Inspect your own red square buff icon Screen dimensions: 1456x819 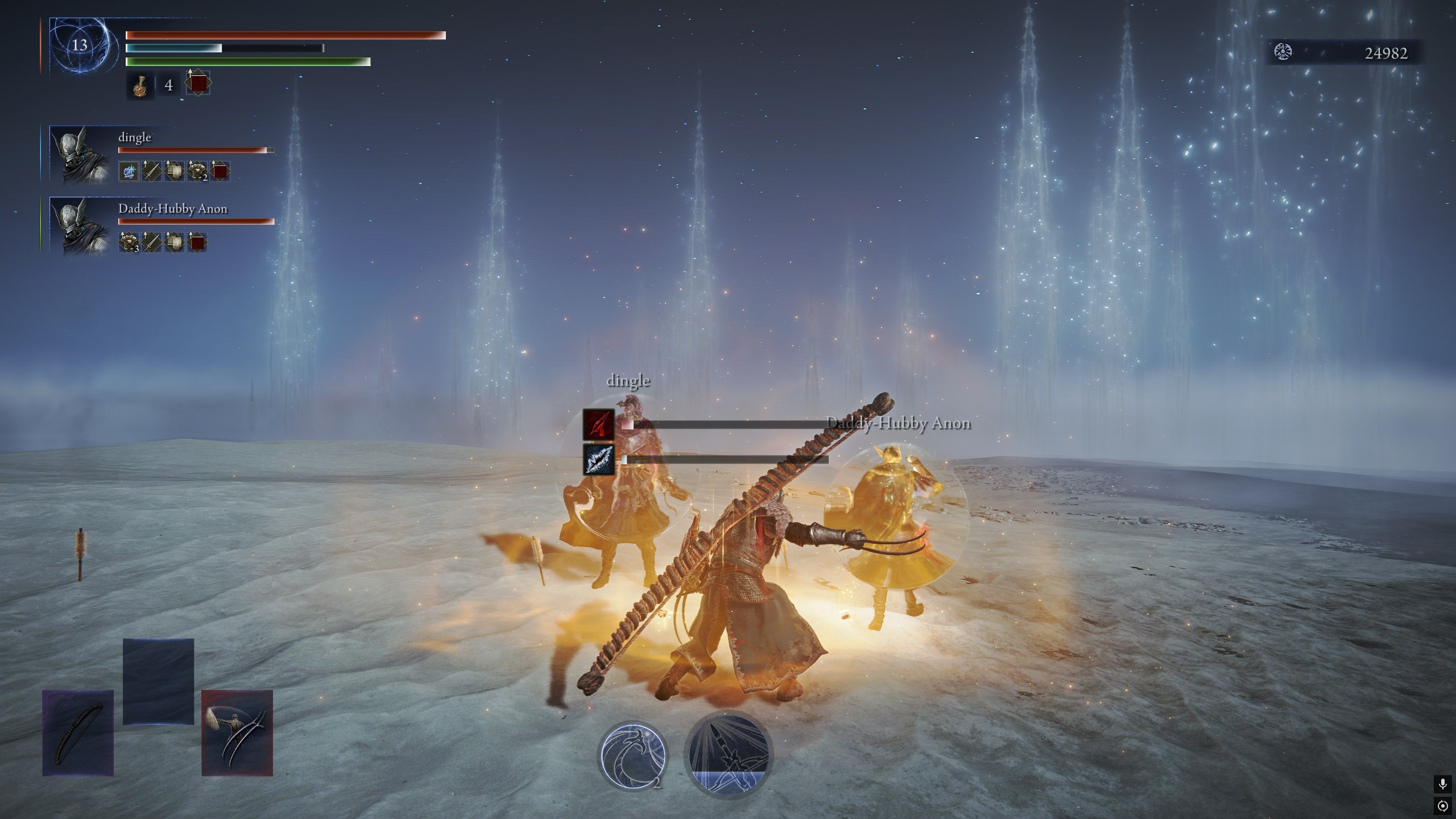[x=197, y=85]
